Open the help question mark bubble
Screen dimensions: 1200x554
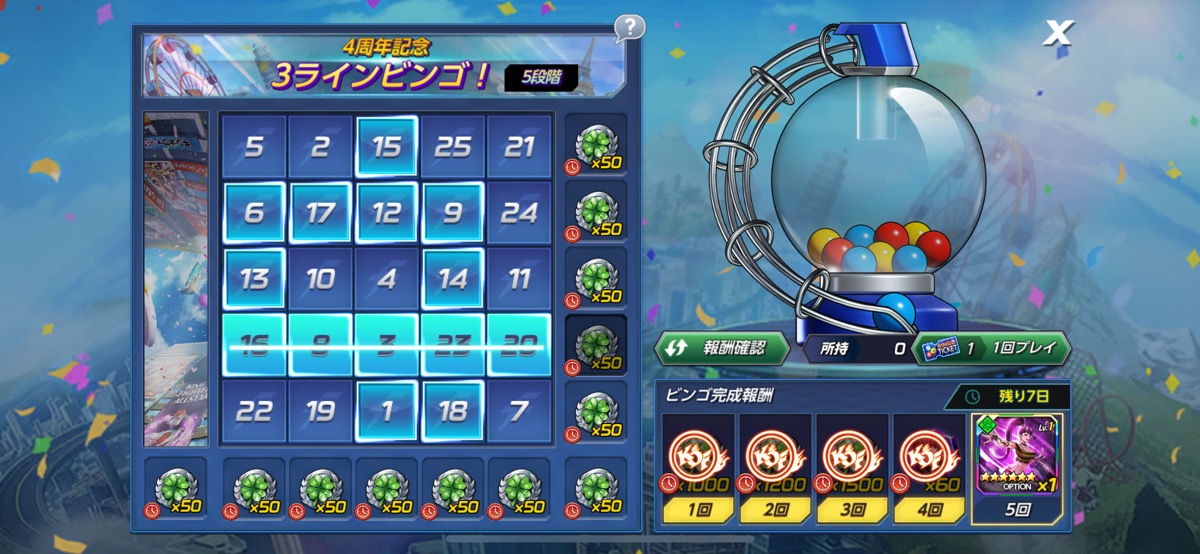(x=629, y=27)
